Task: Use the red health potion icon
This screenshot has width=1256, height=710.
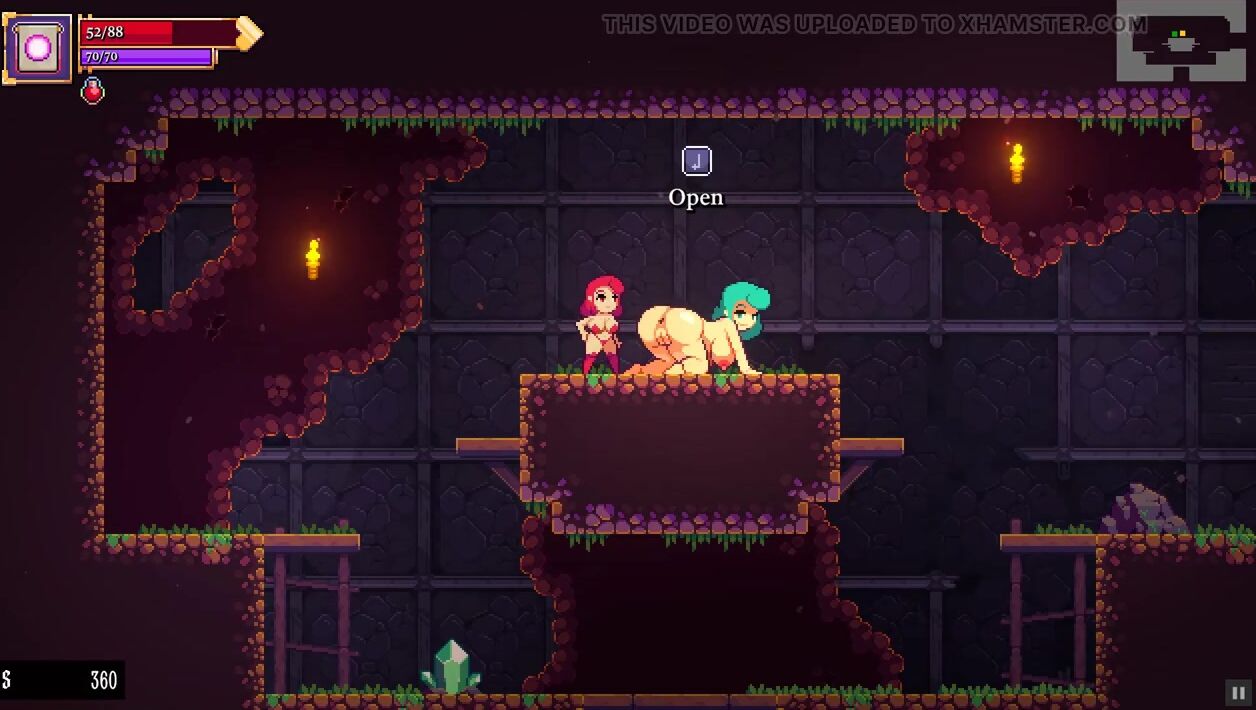Action: pyautogui.click(x=92, y=91)
